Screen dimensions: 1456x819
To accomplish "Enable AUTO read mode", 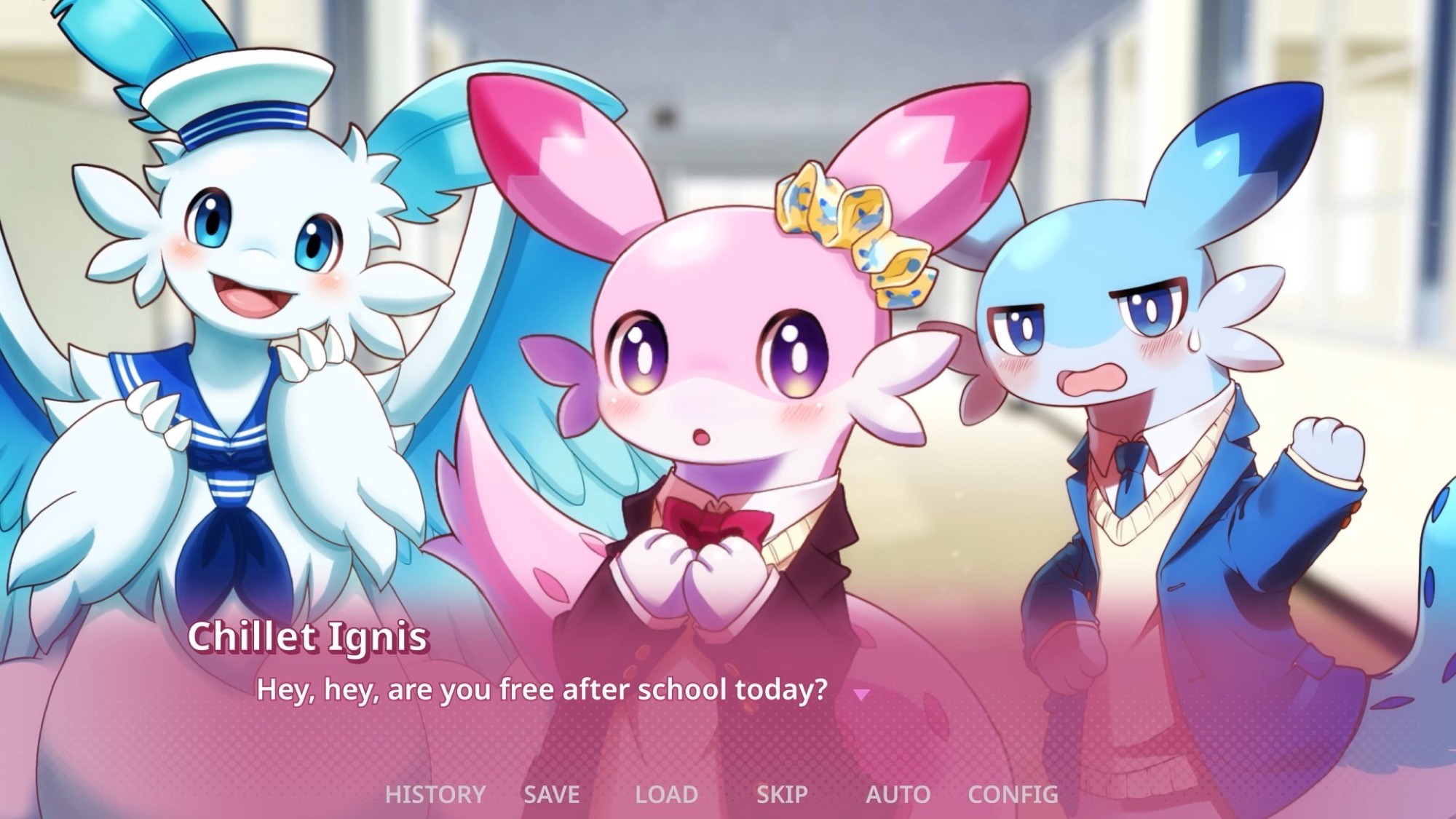I will tap(899, 794).
